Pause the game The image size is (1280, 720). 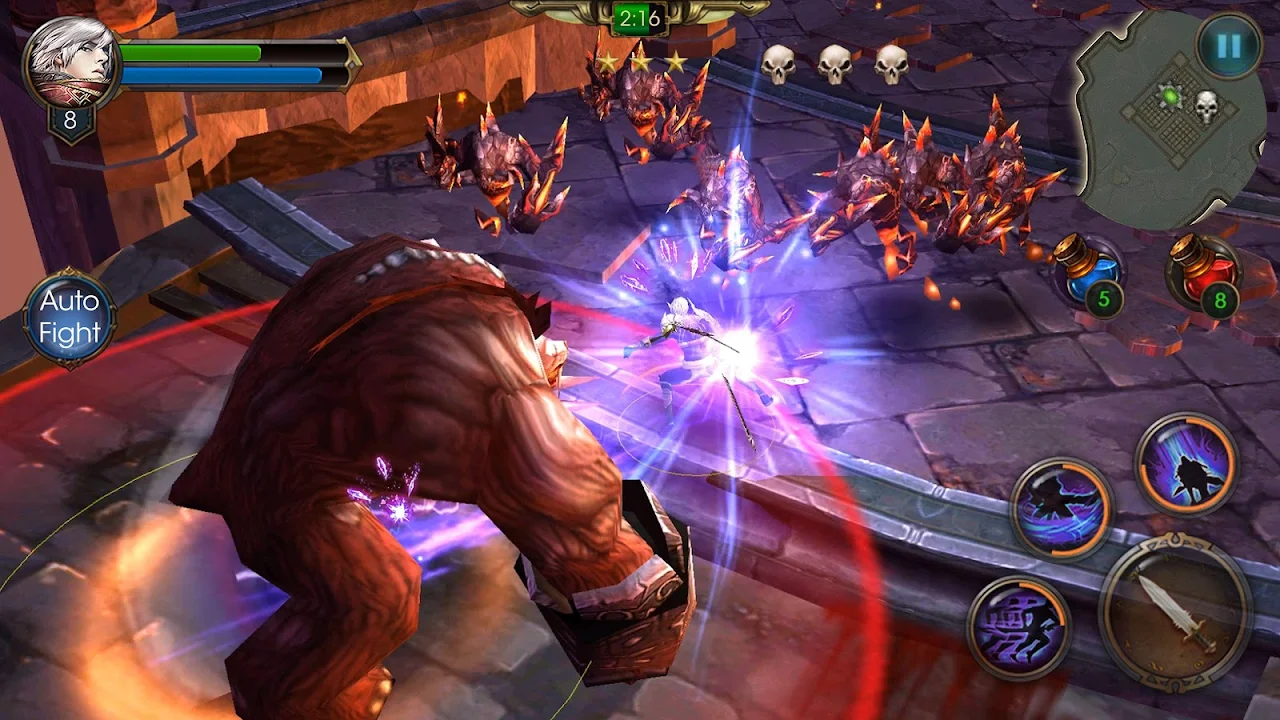[x=1229, y=46]
